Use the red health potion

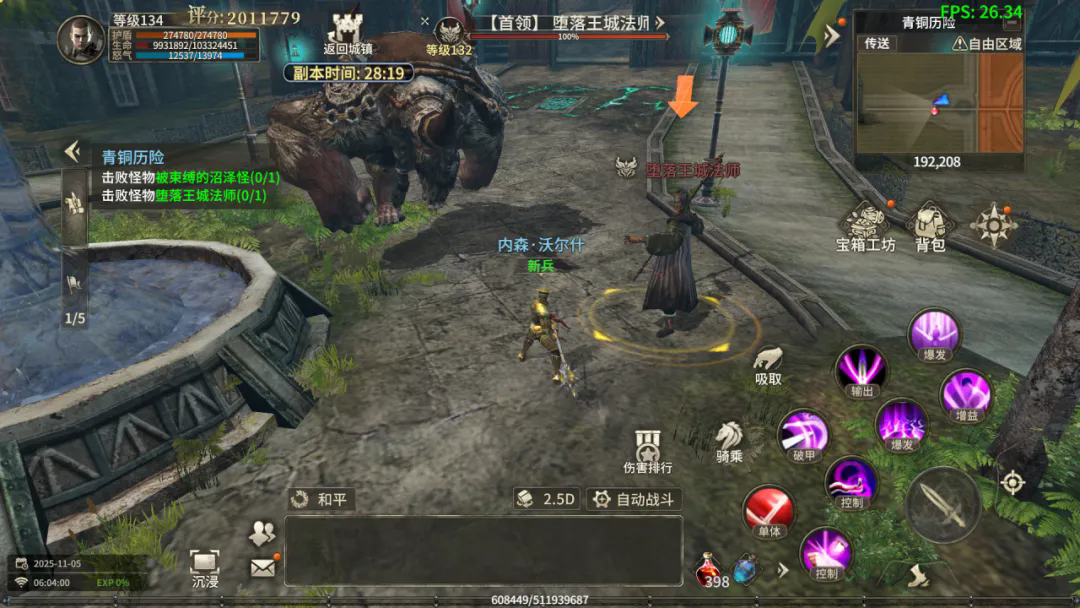(709, 570)
